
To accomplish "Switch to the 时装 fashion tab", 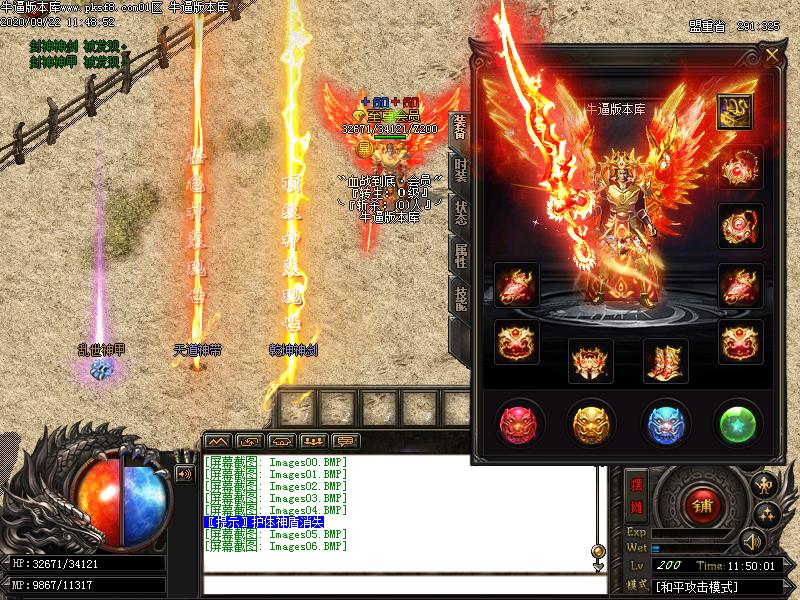I will (460, 170).
